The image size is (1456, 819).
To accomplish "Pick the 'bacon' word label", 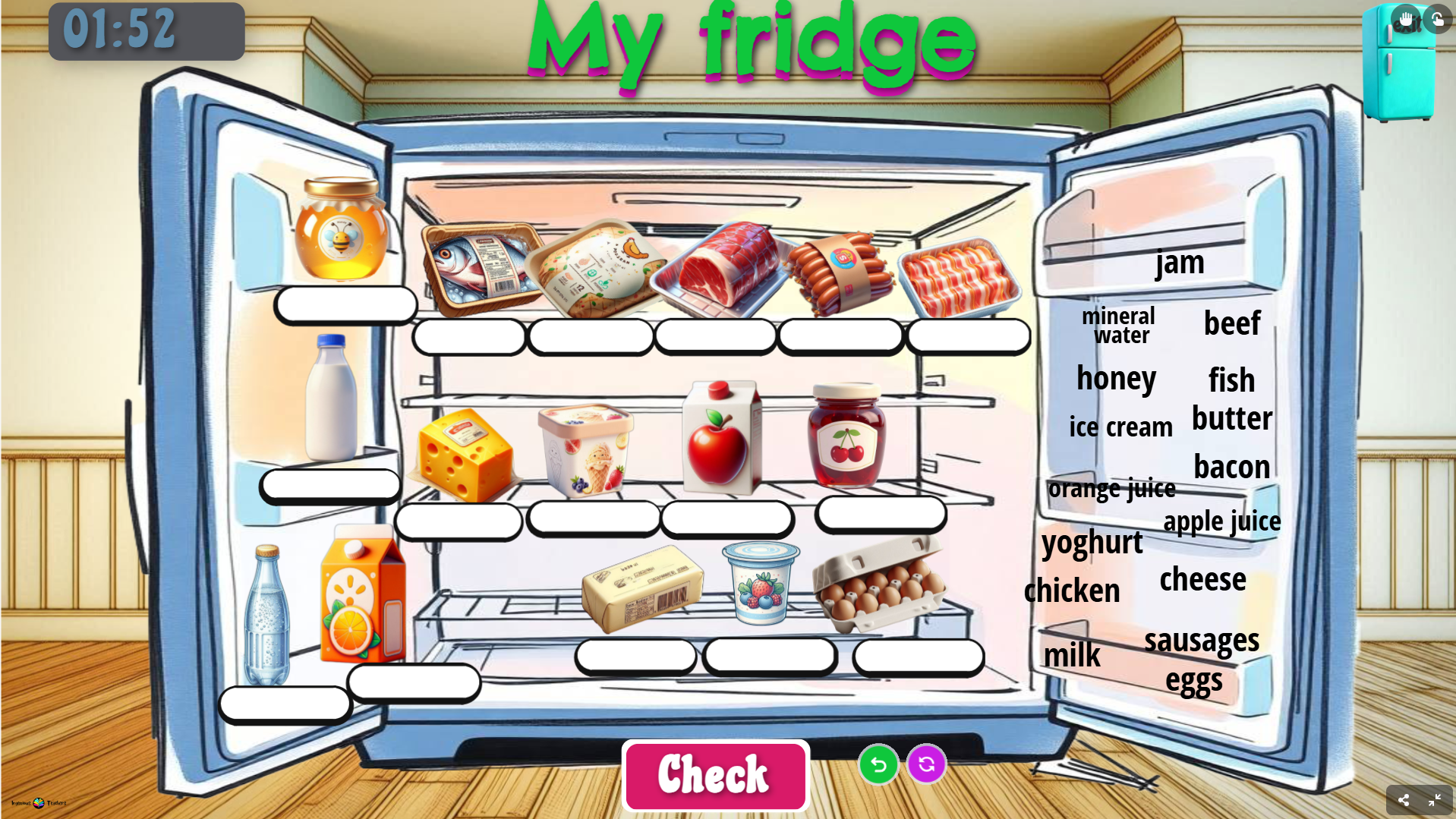I will (1231, 467).
